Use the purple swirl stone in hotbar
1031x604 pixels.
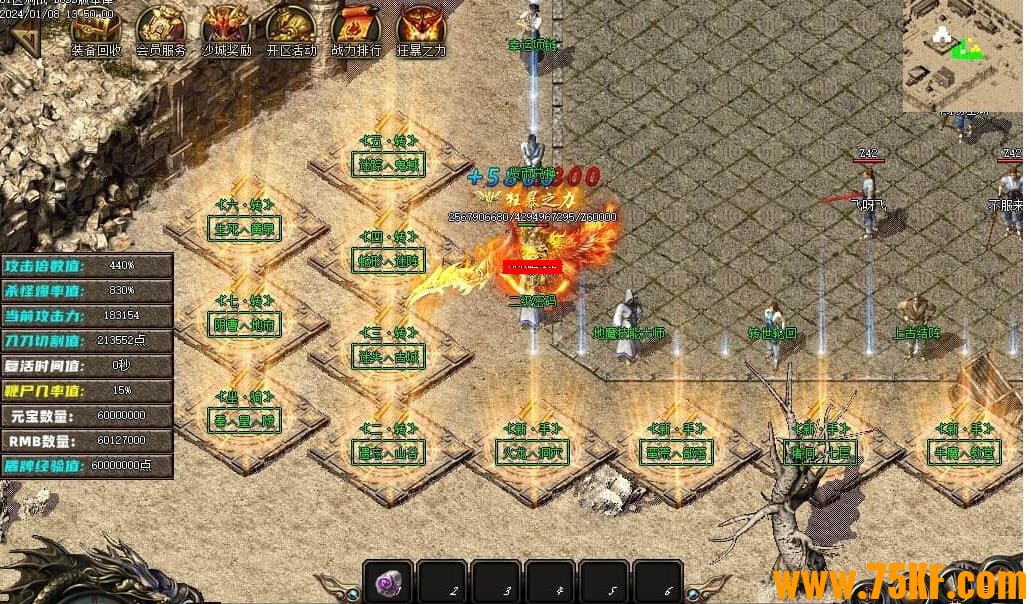tap(389, 581)
